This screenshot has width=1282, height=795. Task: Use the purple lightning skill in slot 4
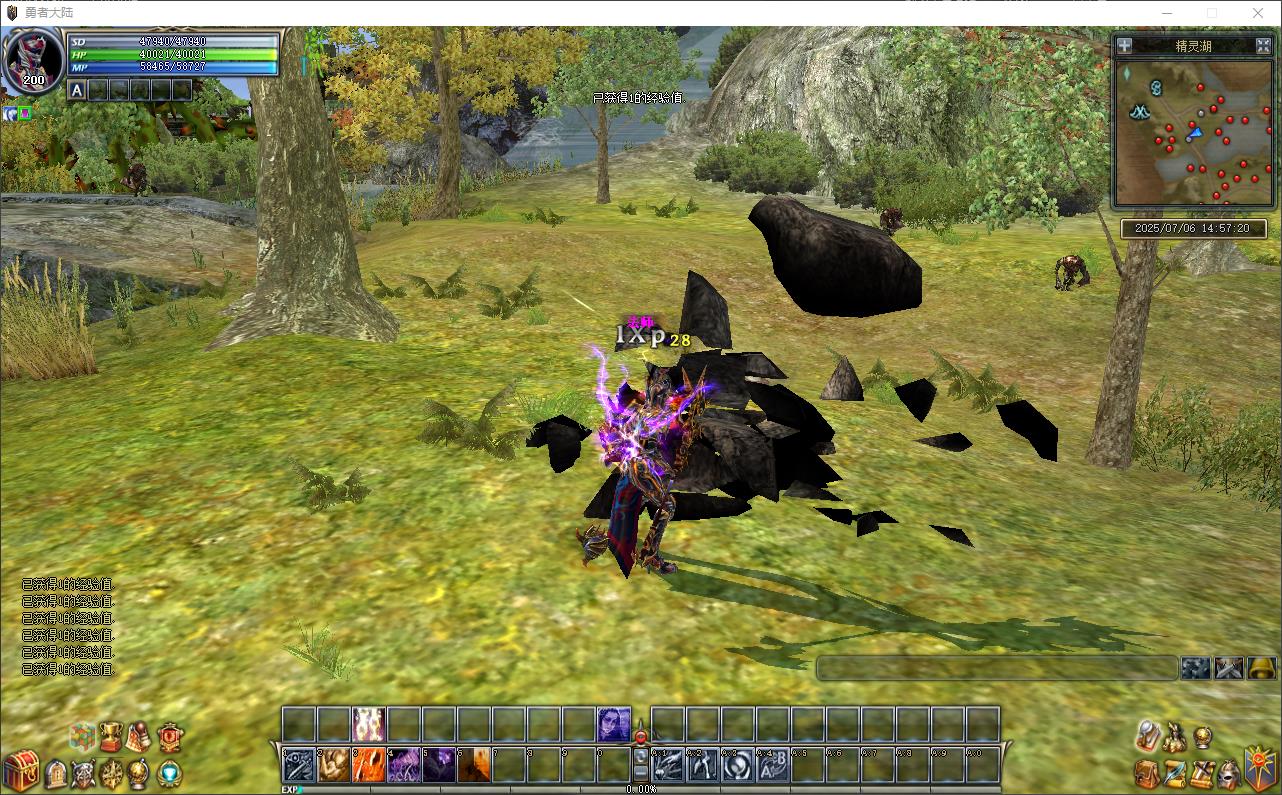click(404, 765)
